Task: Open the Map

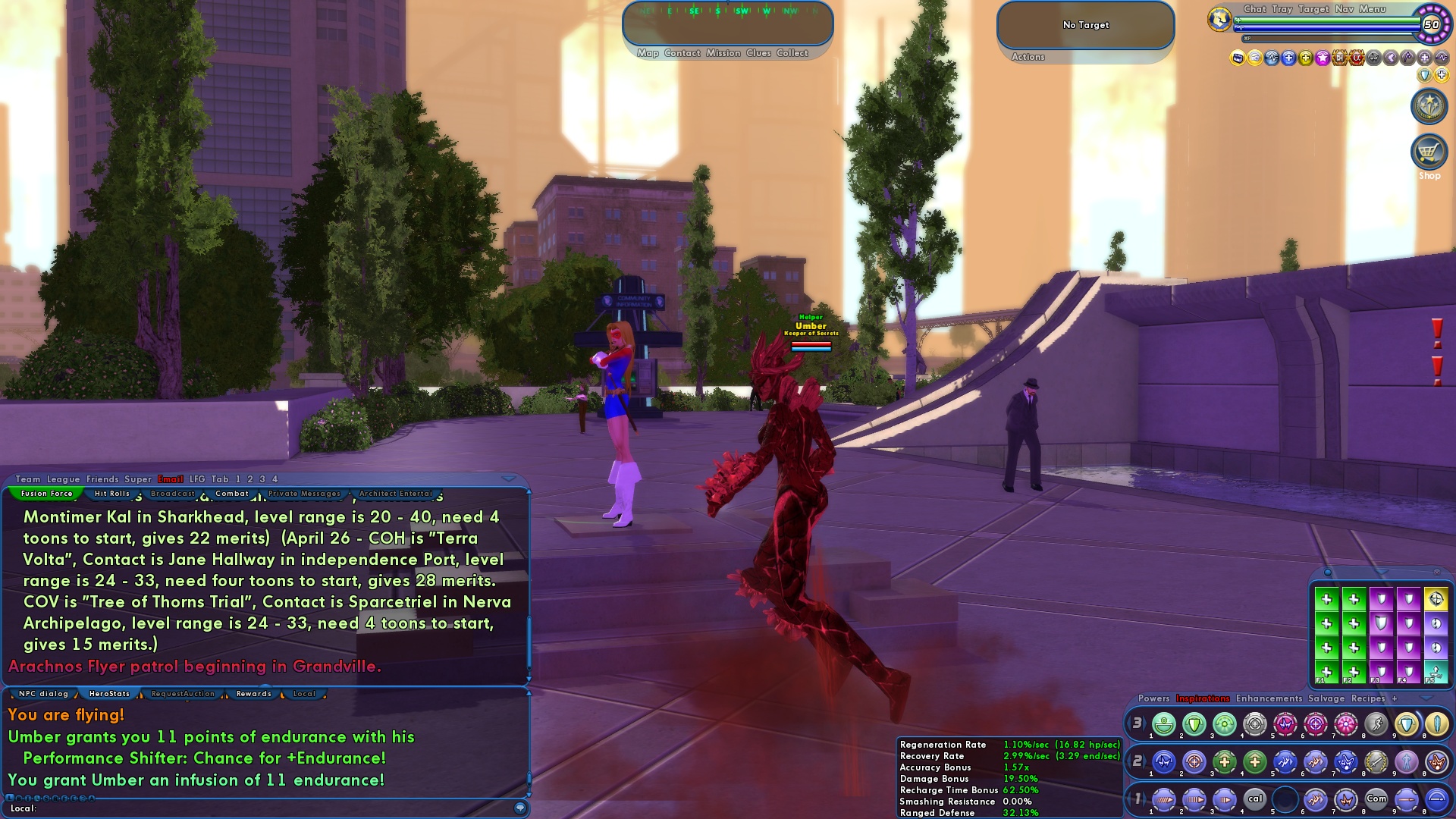Action: [649, 53]
